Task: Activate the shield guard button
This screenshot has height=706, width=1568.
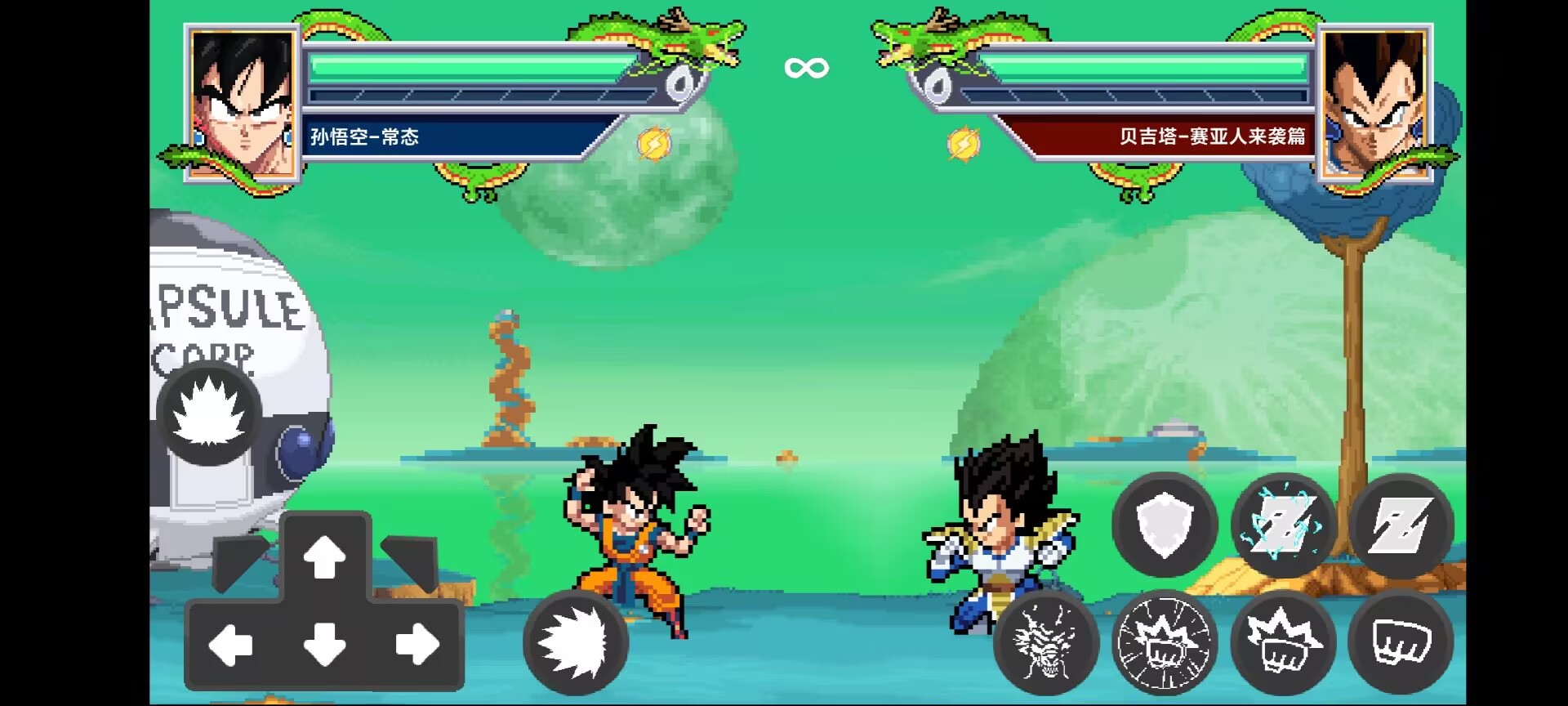Action: [1165, 525]
